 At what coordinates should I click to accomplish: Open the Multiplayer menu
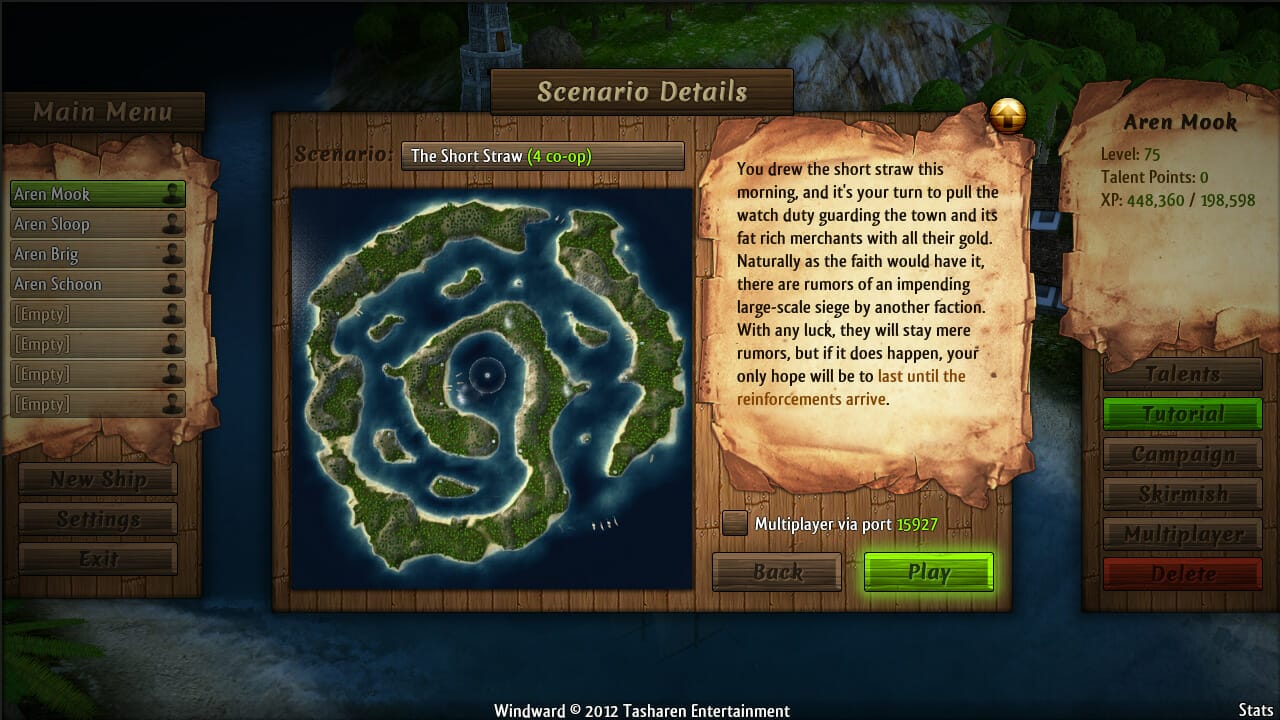point(1182,534)
